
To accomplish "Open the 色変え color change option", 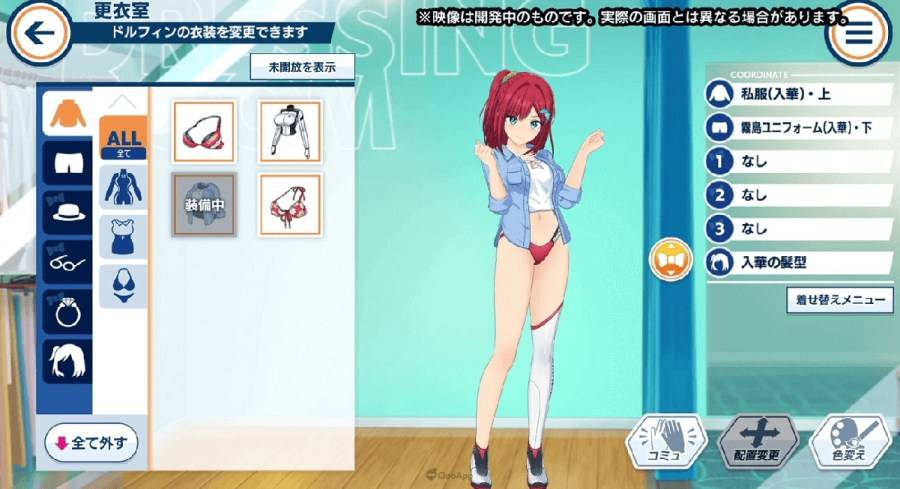I will point(848,441).
